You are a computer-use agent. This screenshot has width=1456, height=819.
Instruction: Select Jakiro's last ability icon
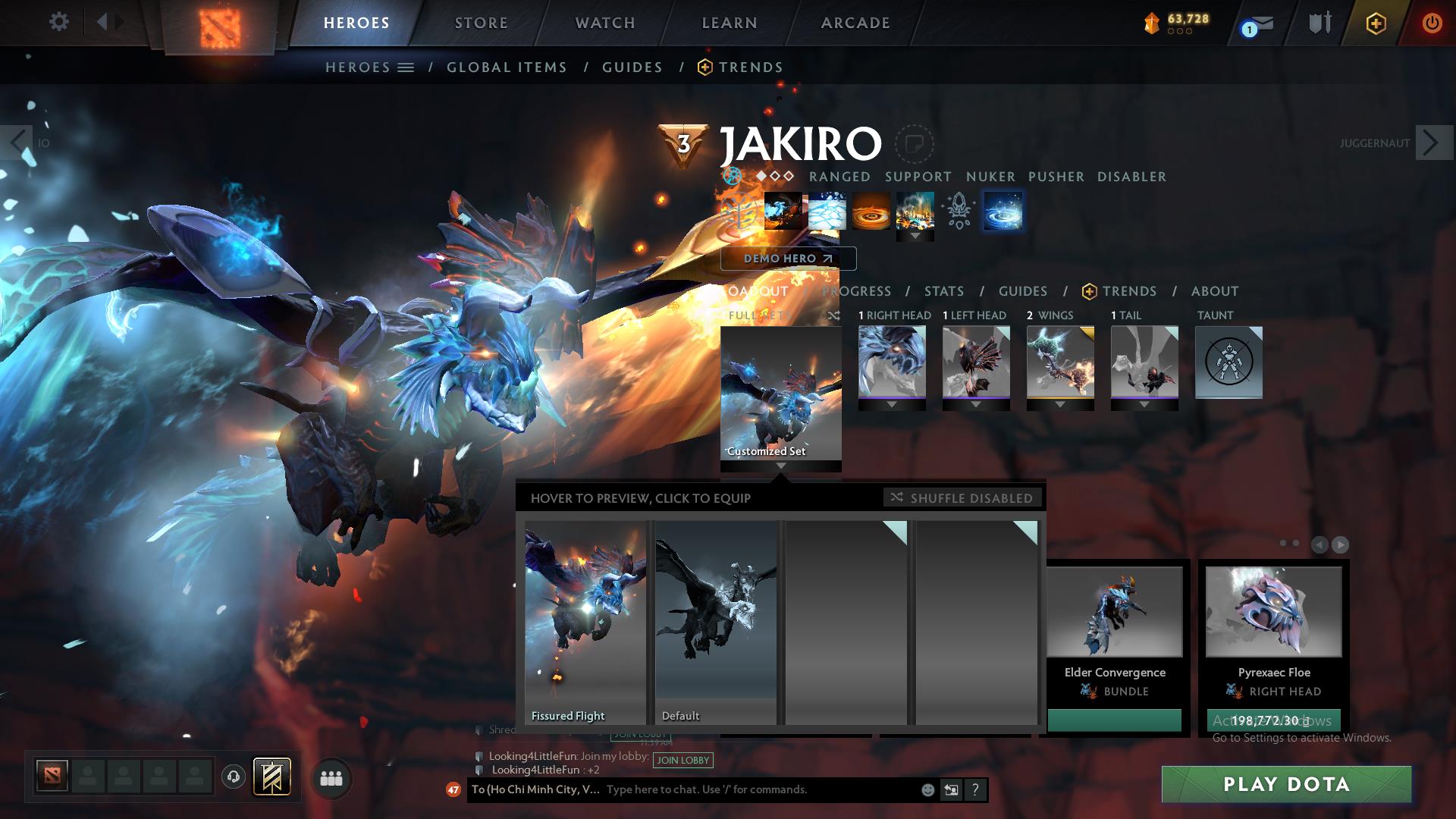[1003, 212]
